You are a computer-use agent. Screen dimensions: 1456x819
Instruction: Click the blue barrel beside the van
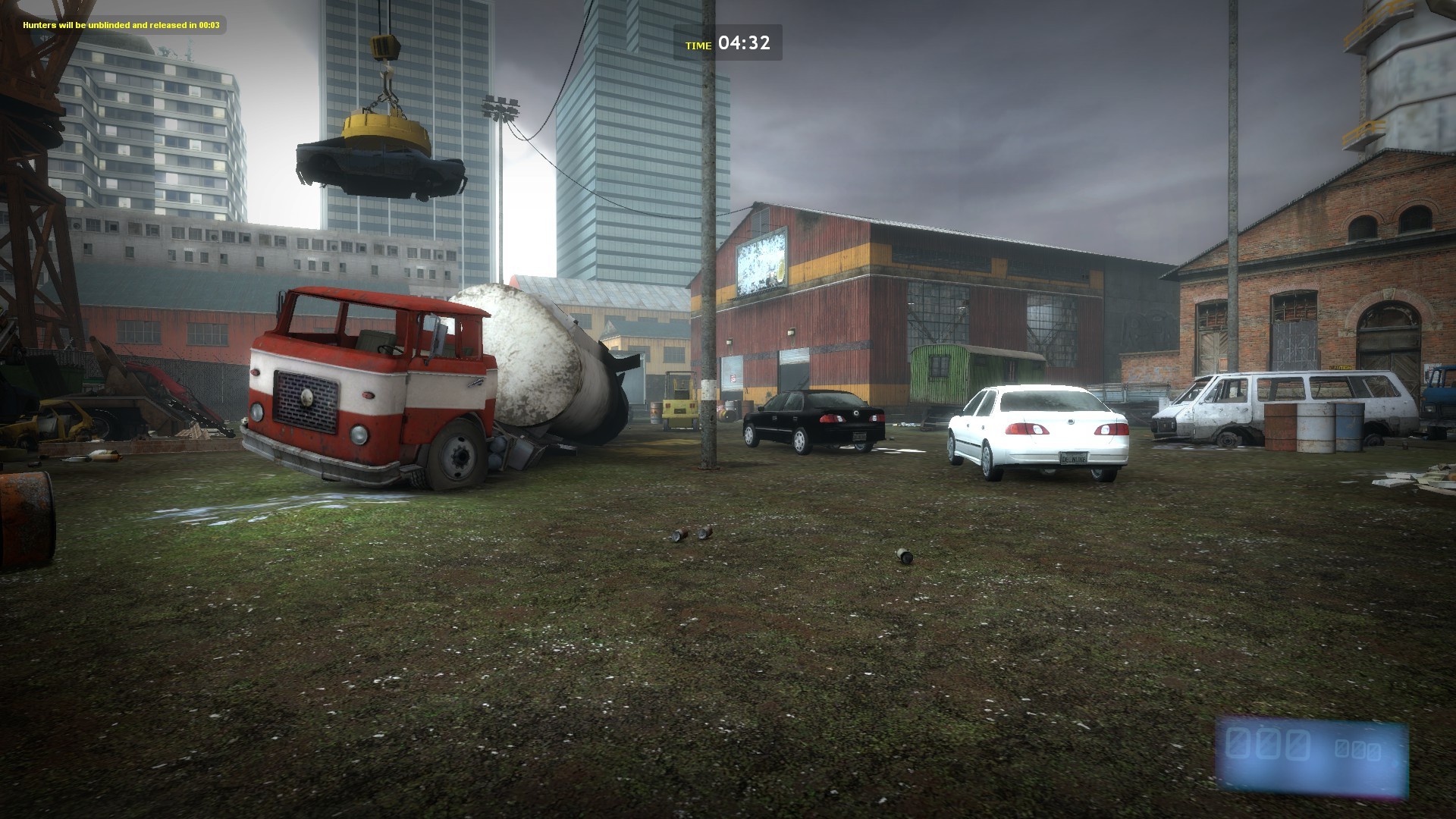(1348, 427)
